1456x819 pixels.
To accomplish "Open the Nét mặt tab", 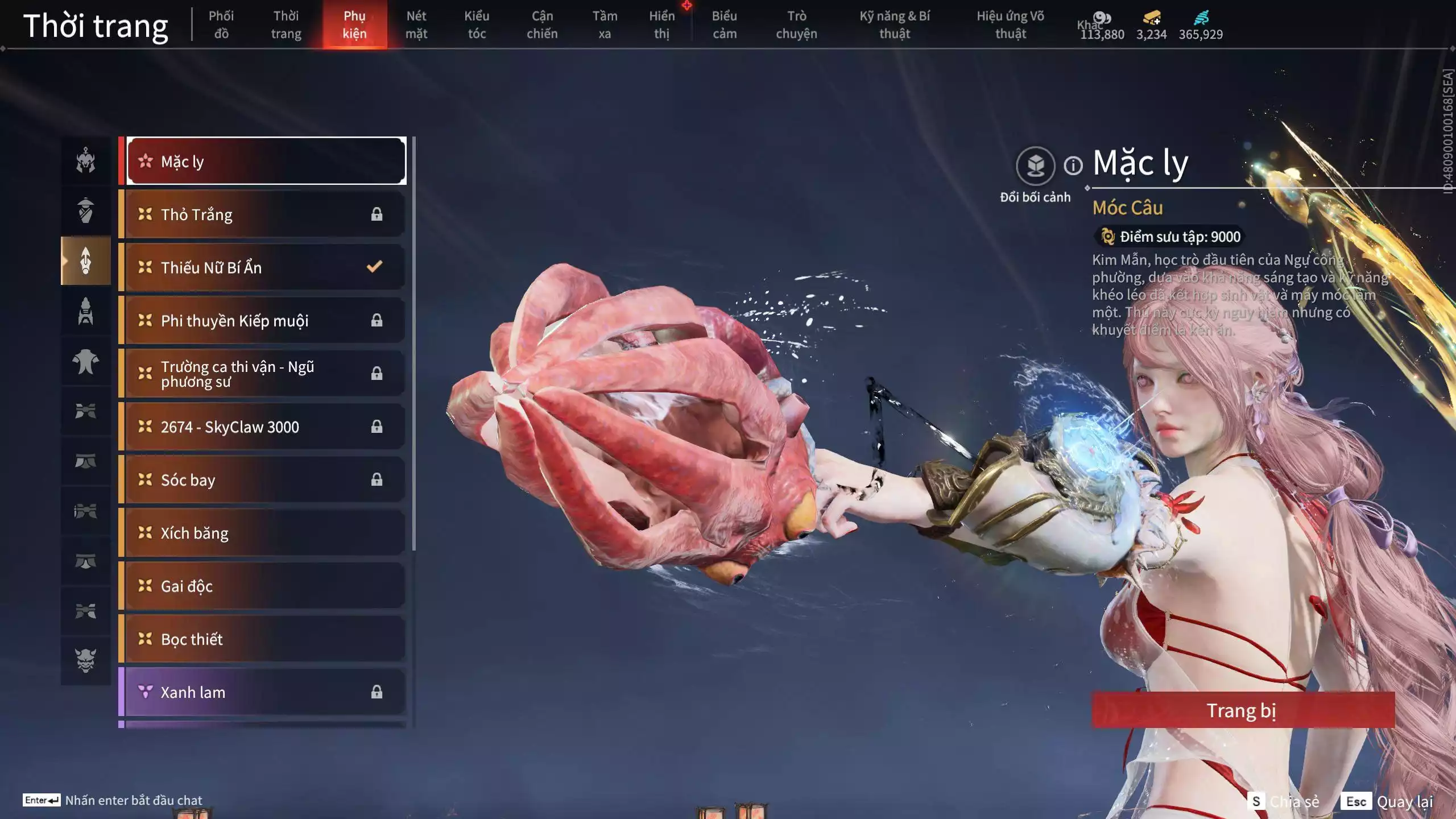I will tap(416, 24).
